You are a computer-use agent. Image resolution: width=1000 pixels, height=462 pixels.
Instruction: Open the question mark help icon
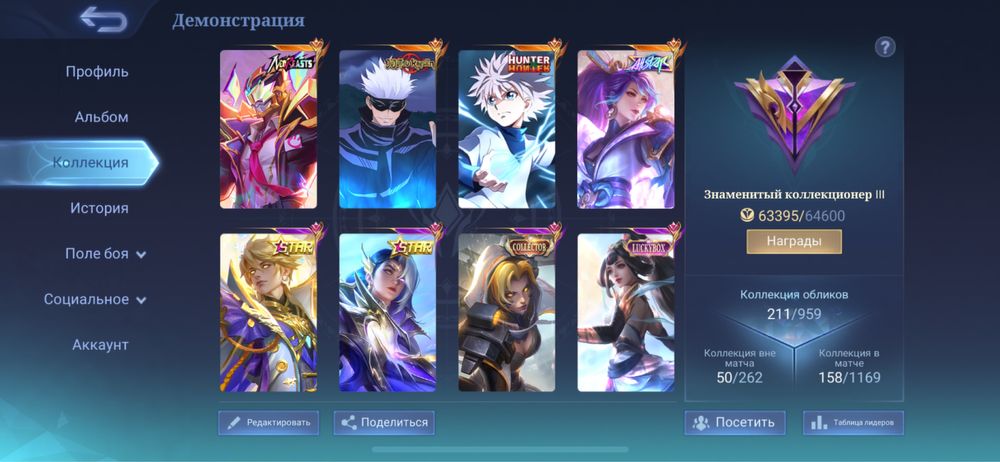pyautogui.click(x=885, y=47)
